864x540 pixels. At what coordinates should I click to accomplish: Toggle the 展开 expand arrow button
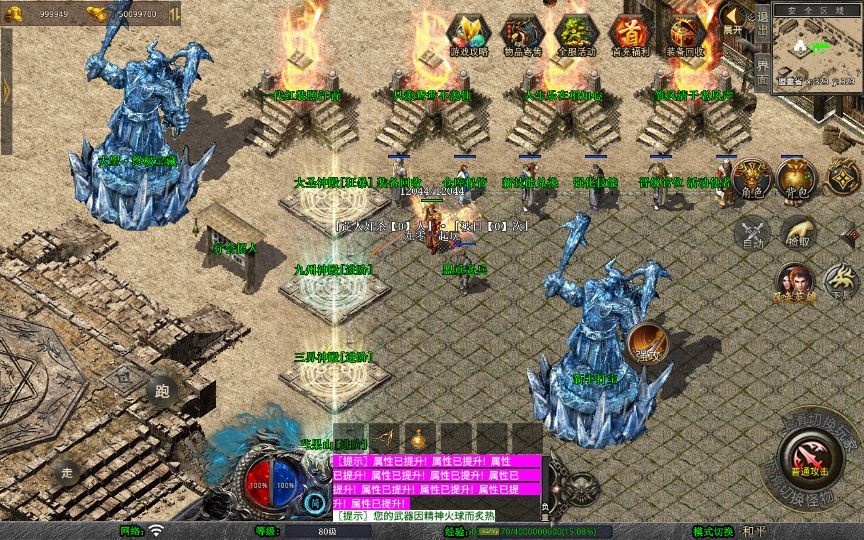(734, 17)
